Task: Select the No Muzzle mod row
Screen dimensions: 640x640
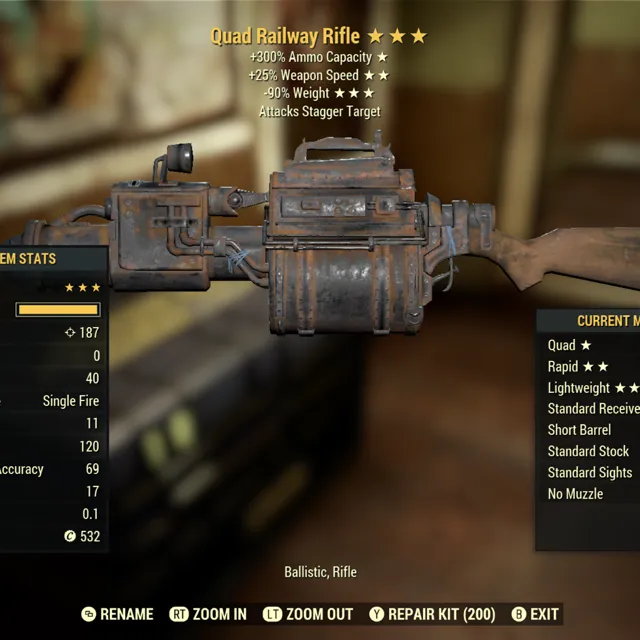Action: [575, 493]
